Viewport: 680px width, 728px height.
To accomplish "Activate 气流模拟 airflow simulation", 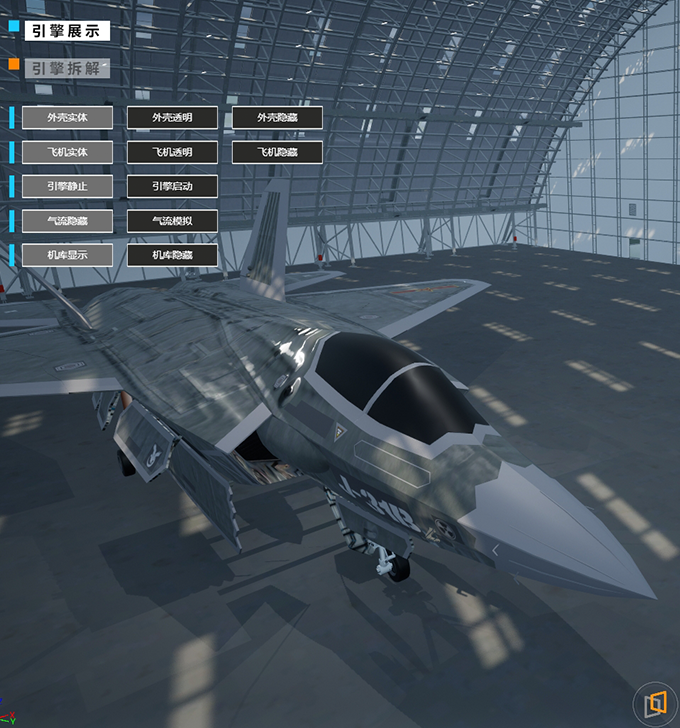I will (172, 221).
